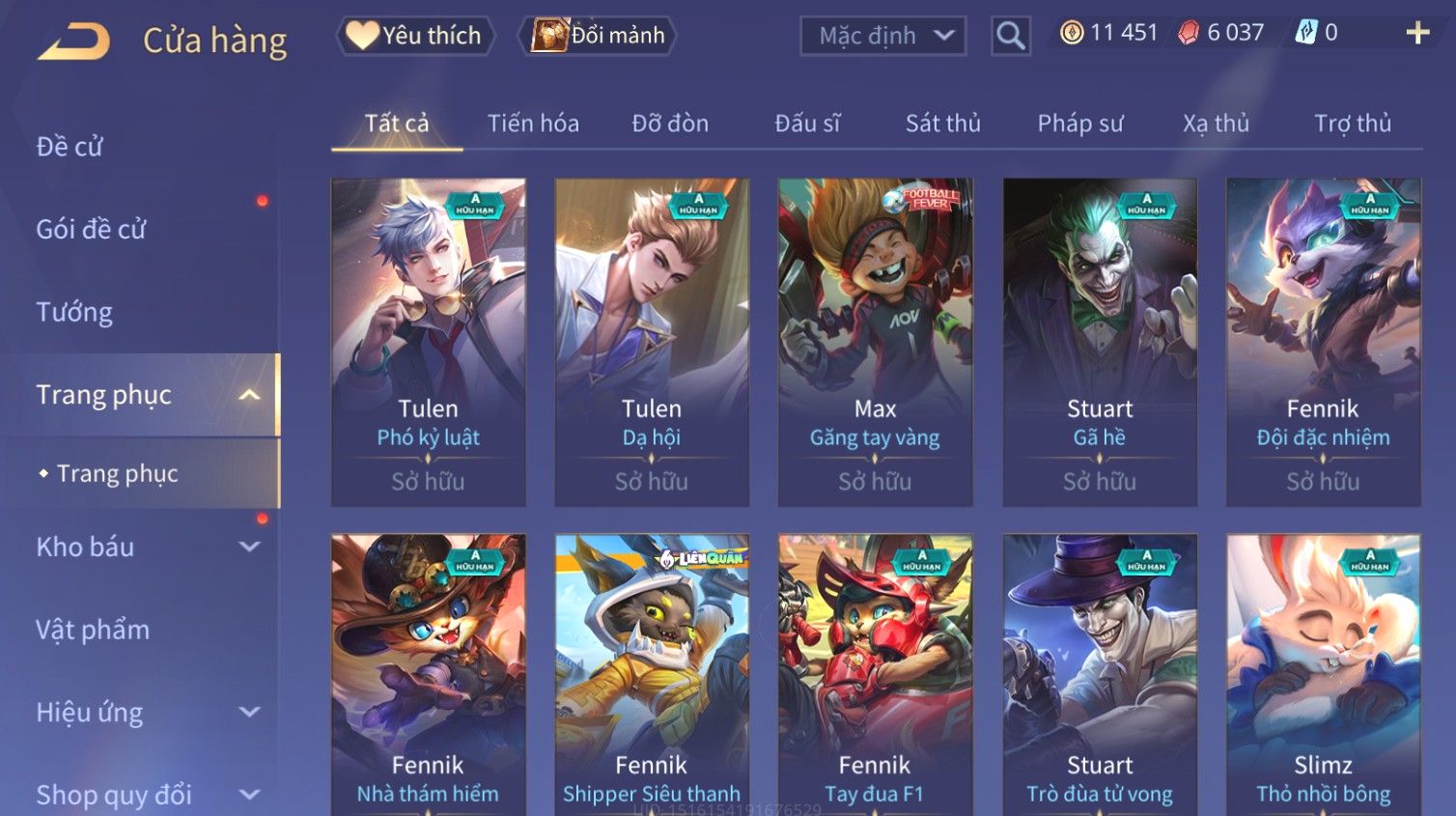Click the magnifying glass search button
Screen dimensions: 1456x816
(x=1010, y=36)
